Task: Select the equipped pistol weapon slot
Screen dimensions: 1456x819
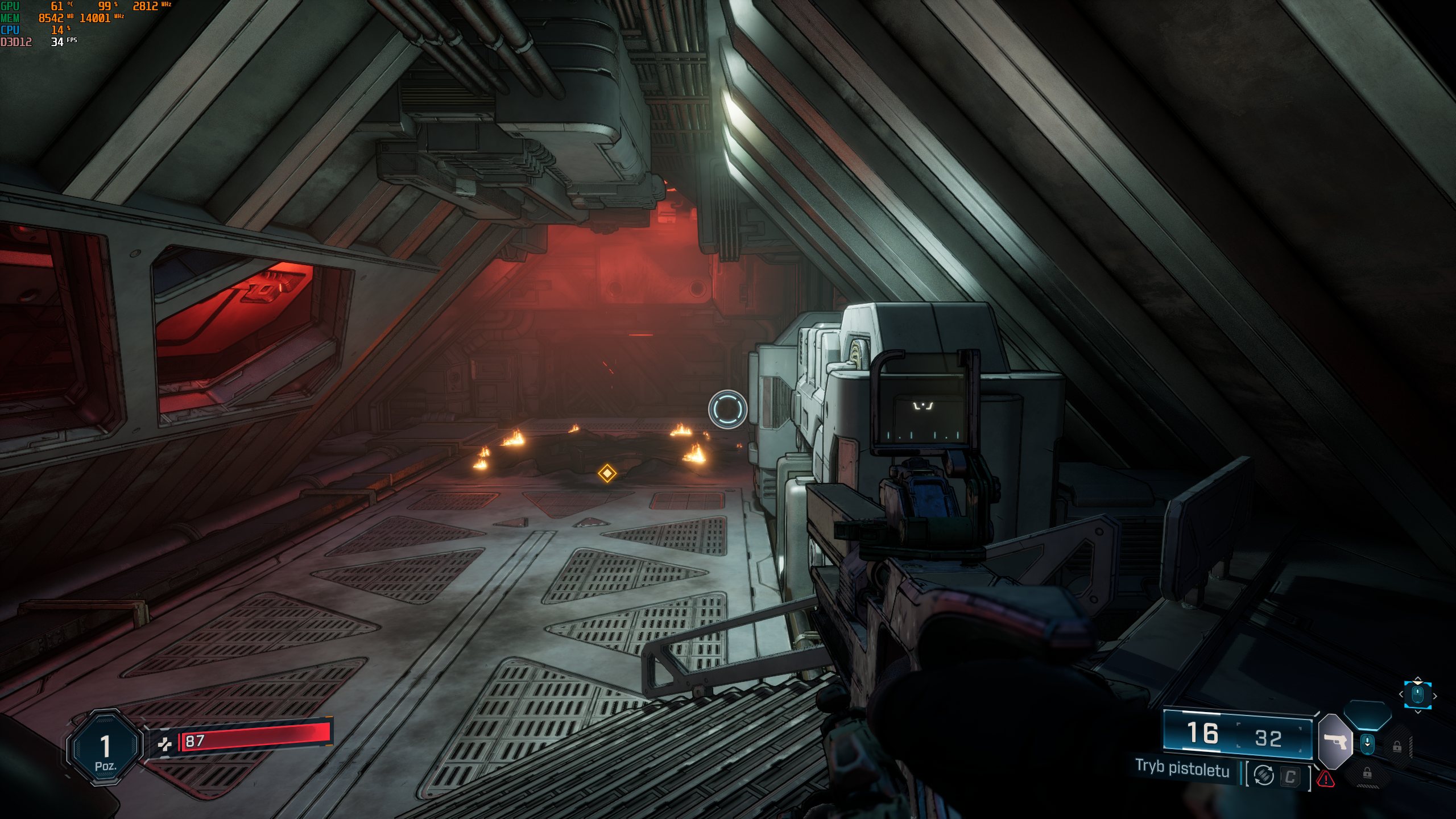Action: (x=1335, y=742)
